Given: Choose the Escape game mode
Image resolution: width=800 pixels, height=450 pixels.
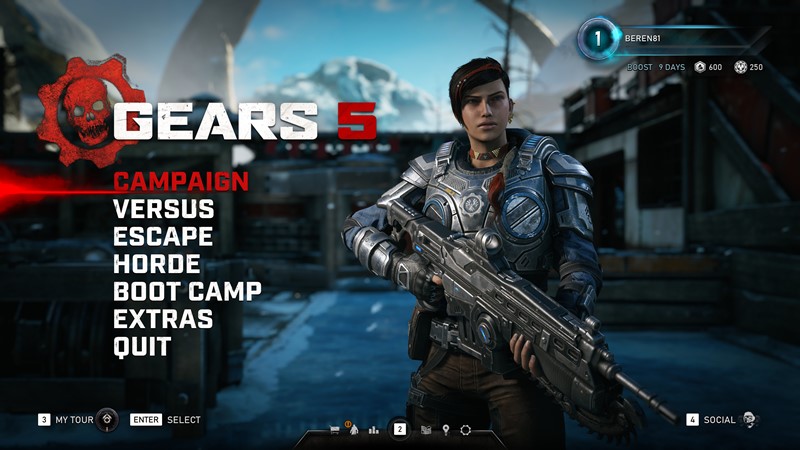Looking at the screenshot, I should pyautogui.click(x=162, y=237).
